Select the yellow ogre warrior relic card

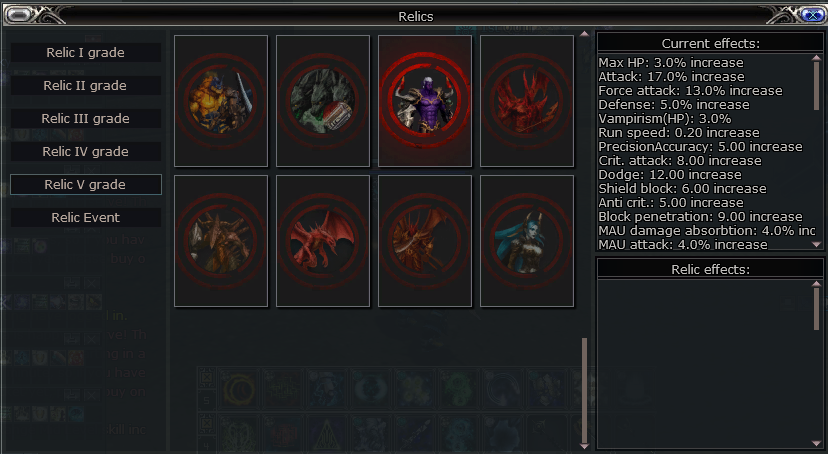click(221, 101)
